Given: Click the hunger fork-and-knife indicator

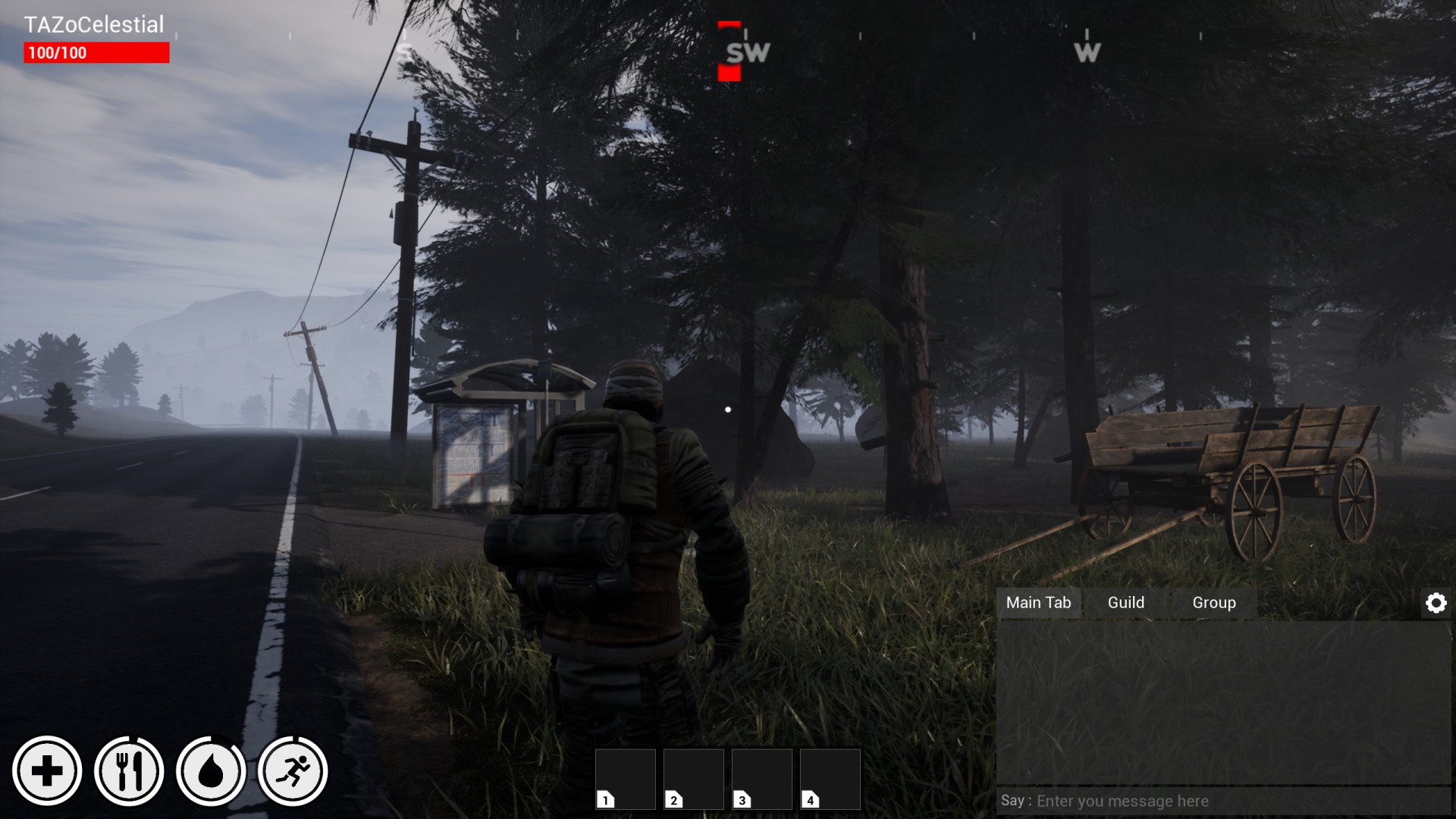Looking at the screenshot, I should pos(129,770).
